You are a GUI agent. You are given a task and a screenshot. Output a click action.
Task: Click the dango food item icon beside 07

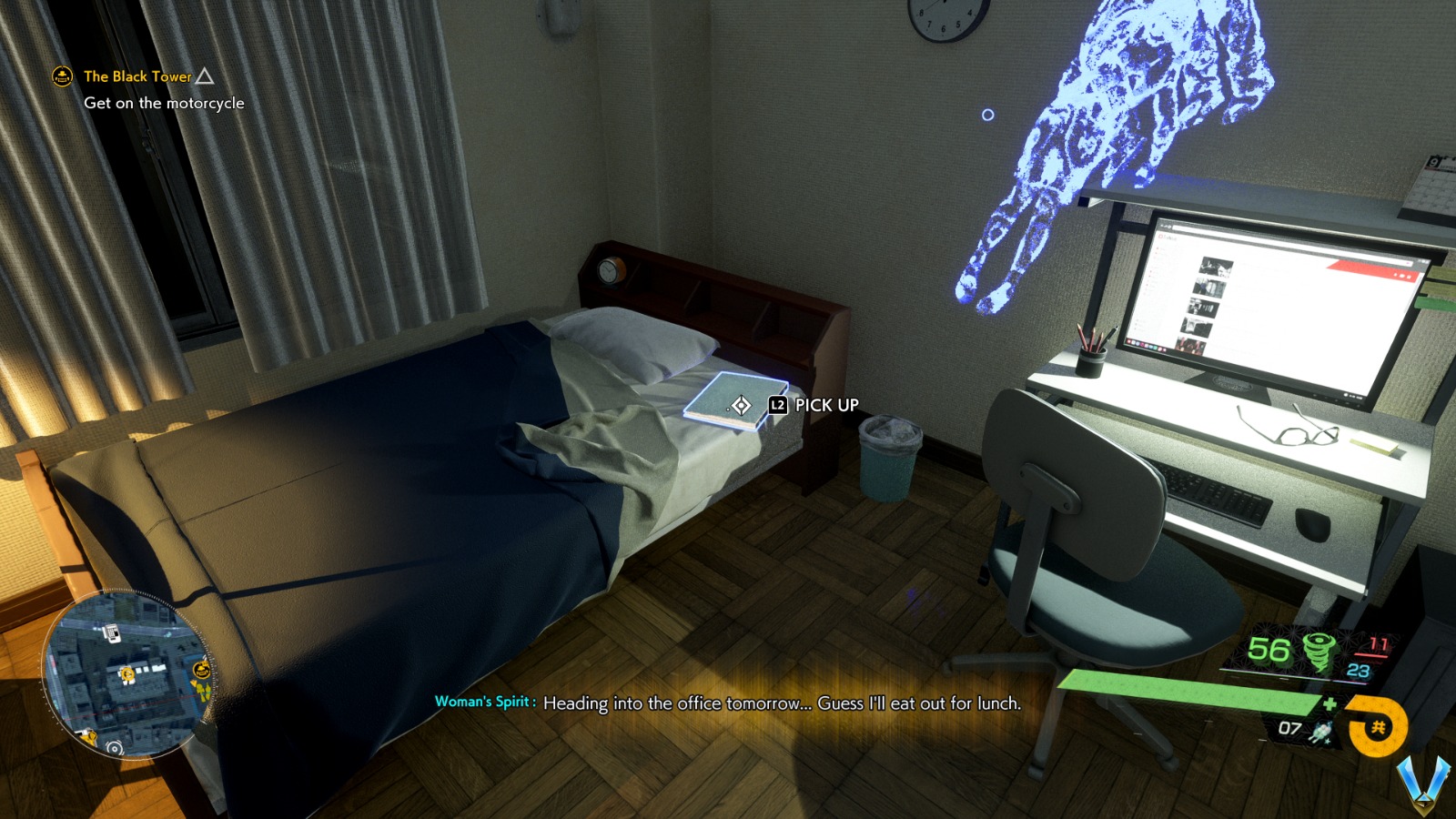[x=1320, y=732]
